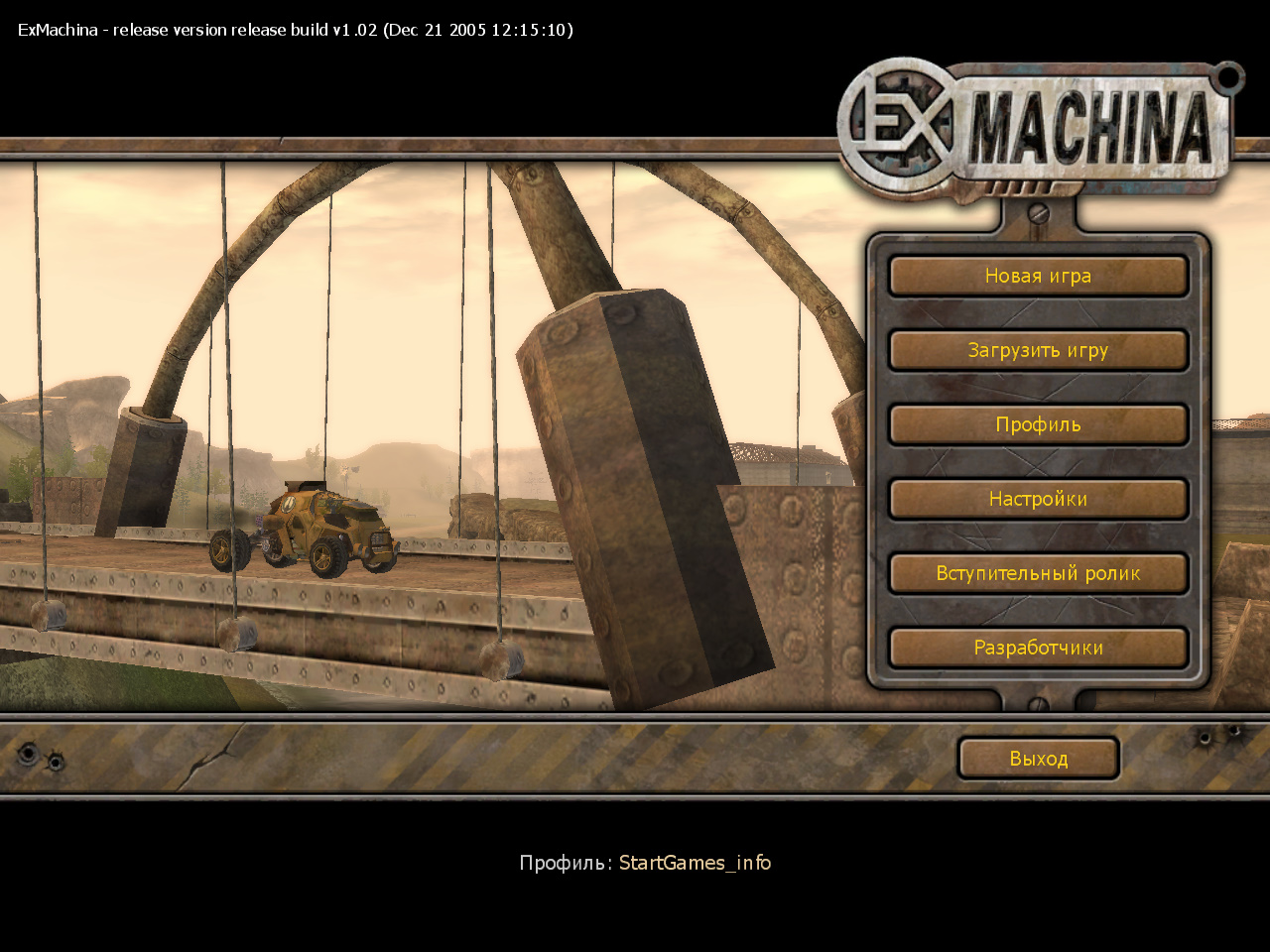
Task: Show the Разработчики credits
Action: pyautogui.click(x=1038, y=649)
